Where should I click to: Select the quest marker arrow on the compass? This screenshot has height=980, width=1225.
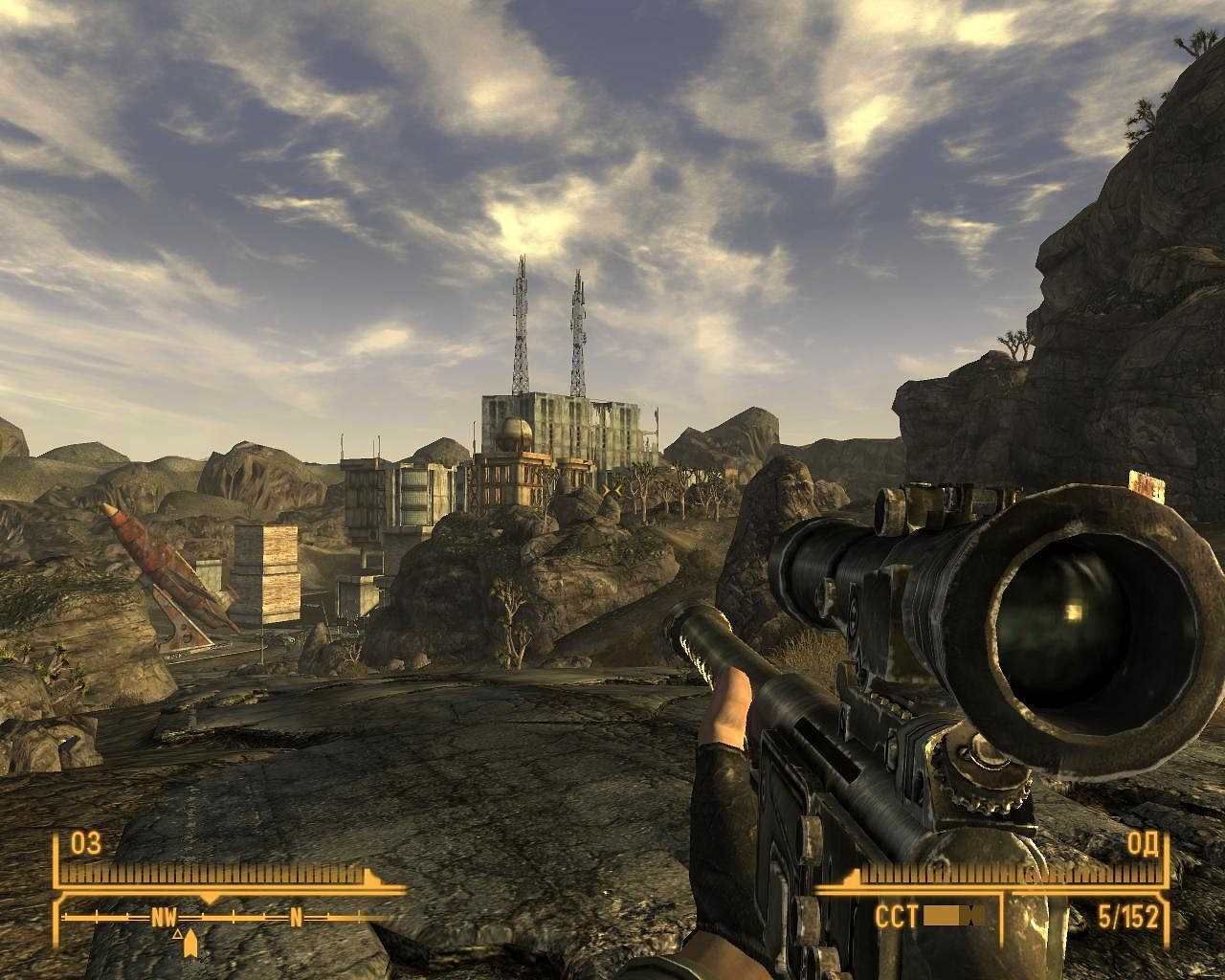pyautogui.click(x=189, y=942)
